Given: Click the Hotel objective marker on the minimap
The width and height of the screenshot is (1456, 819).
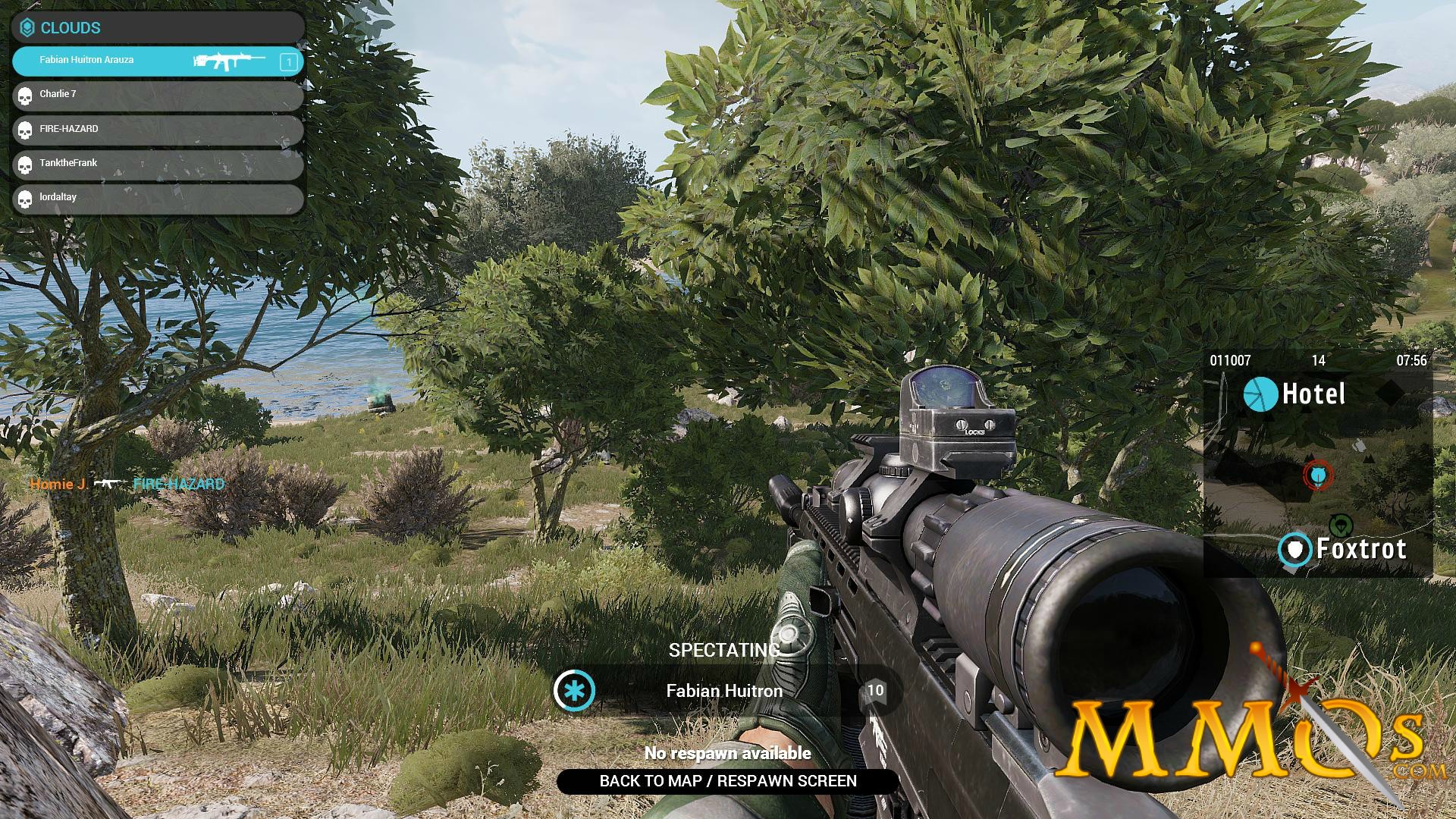Looking at the screenshot, I should [x=1260, y=395].
